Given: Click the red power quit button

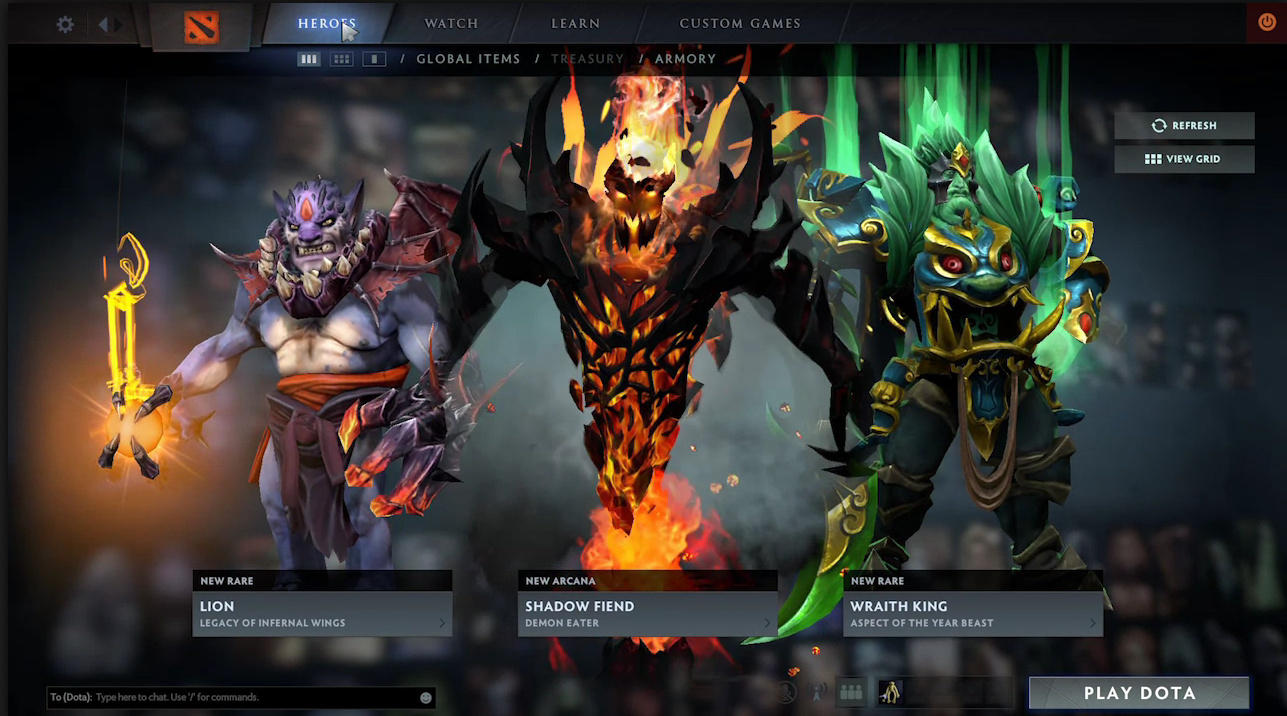Looking at the screenshot, I should 1266,22.
